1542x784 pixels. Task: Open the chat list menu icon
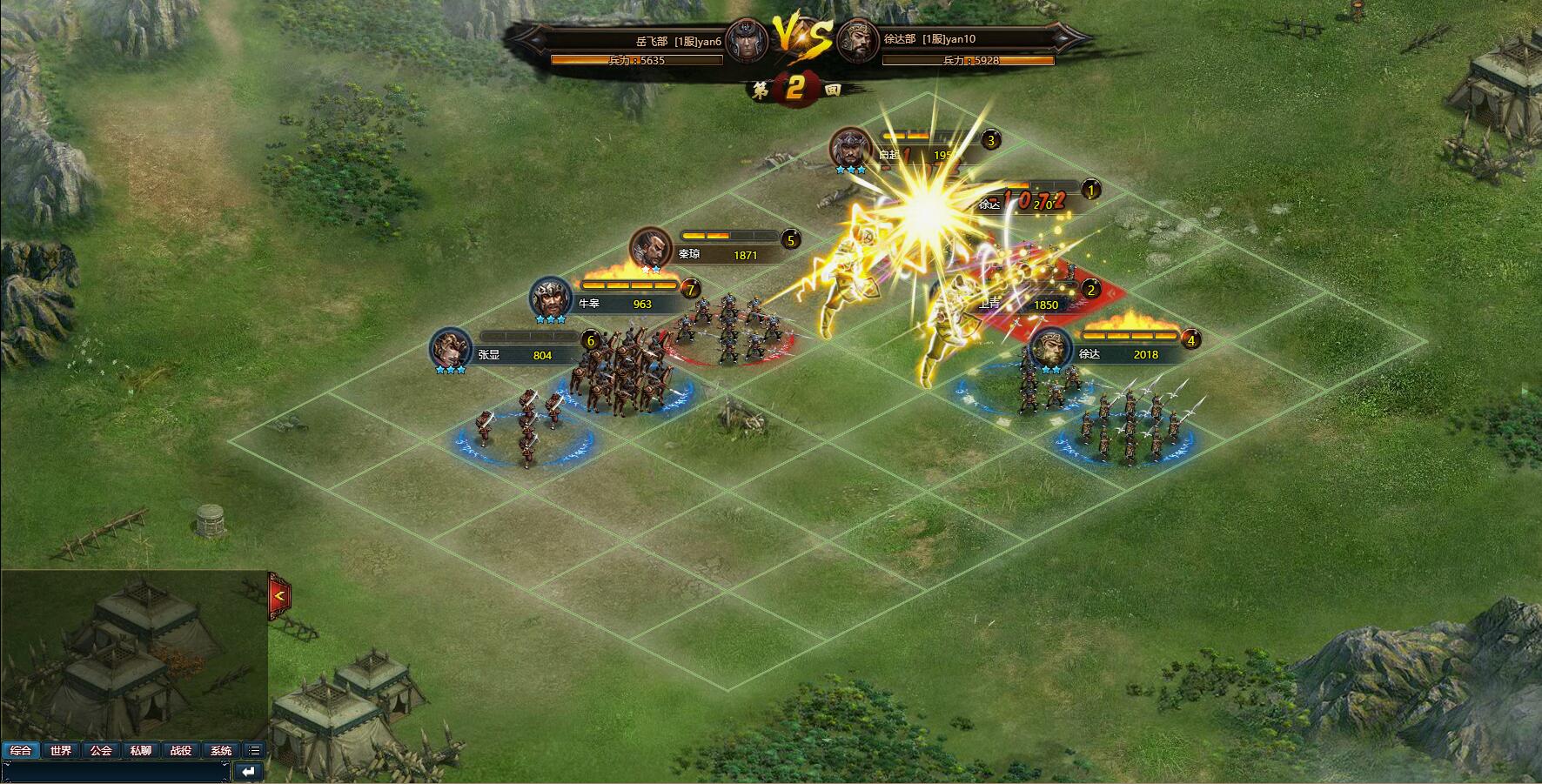[254, 750]
